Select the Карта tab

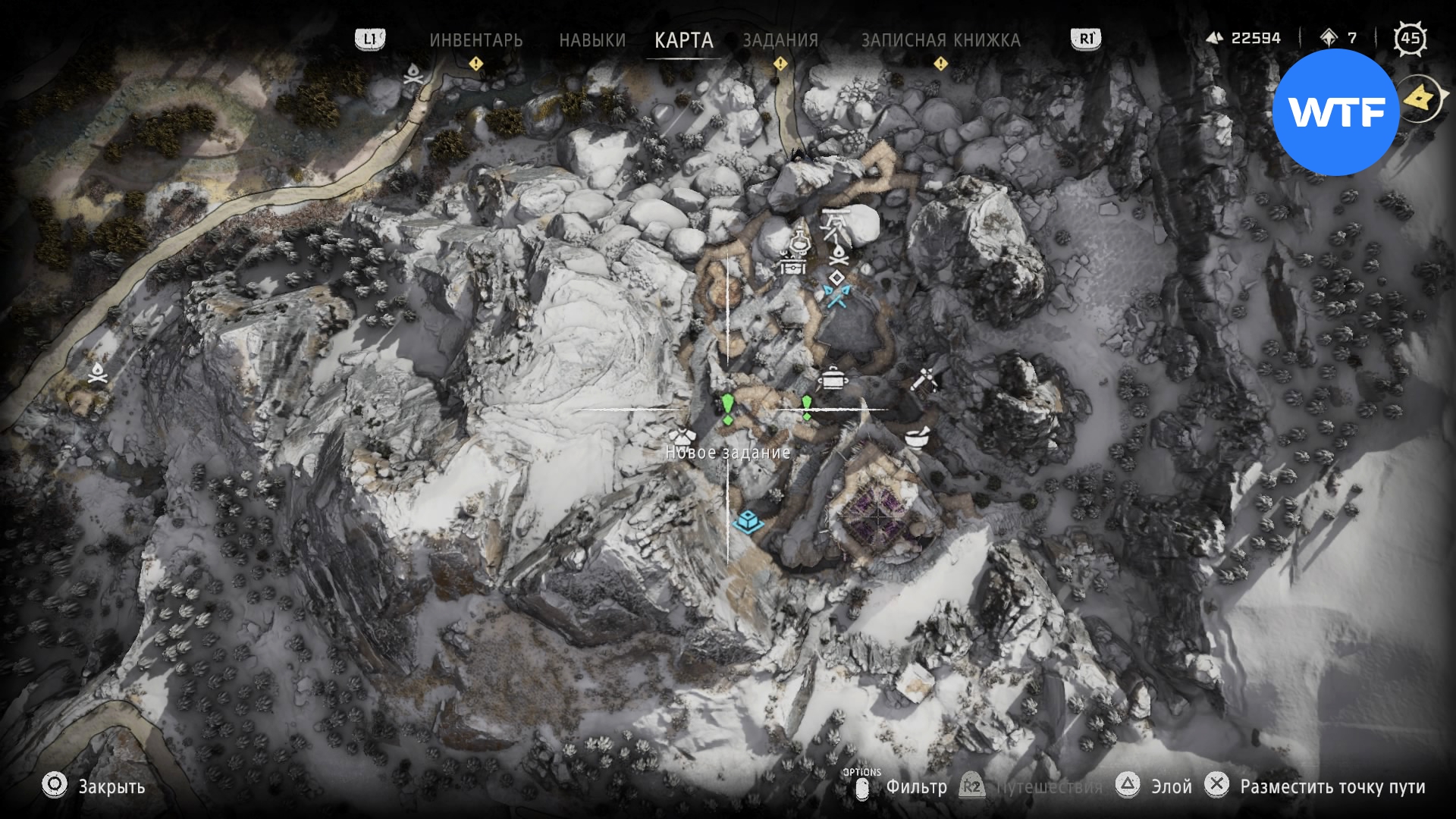(x=683, y=39)
